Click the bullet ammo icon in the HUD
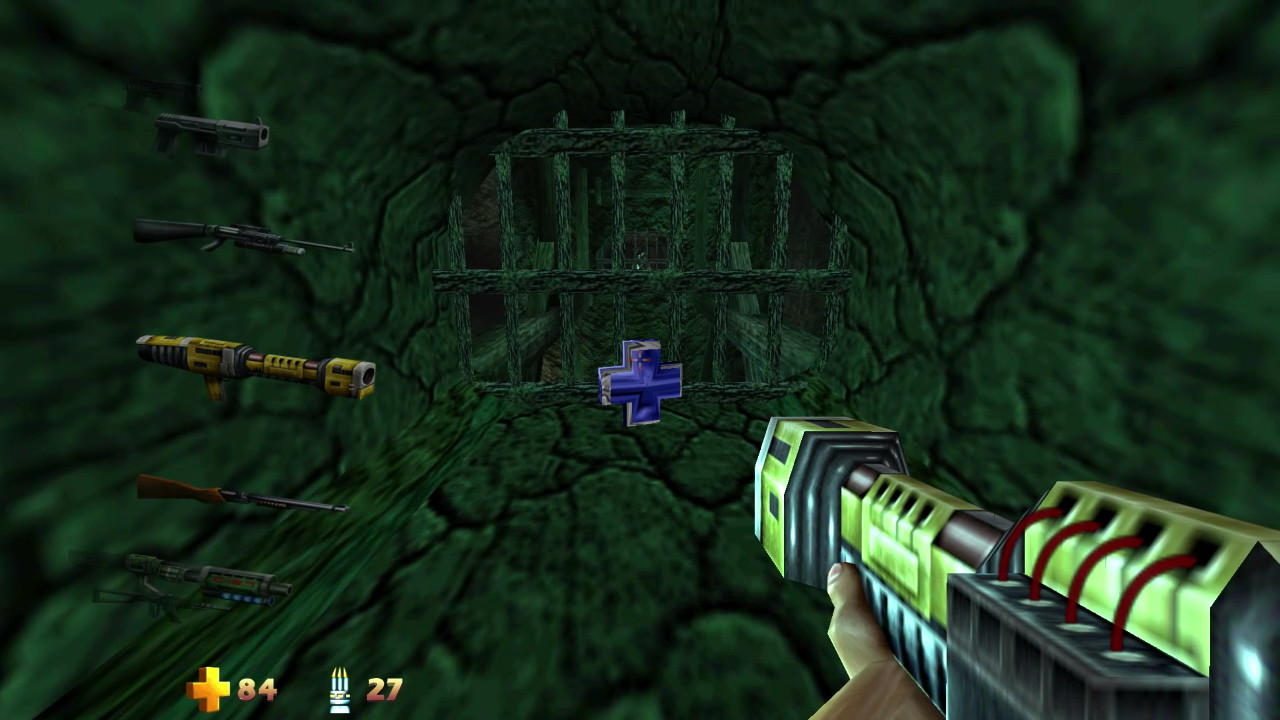The width and height of the screenshot is (1280, 720). [x=341, y=689]
